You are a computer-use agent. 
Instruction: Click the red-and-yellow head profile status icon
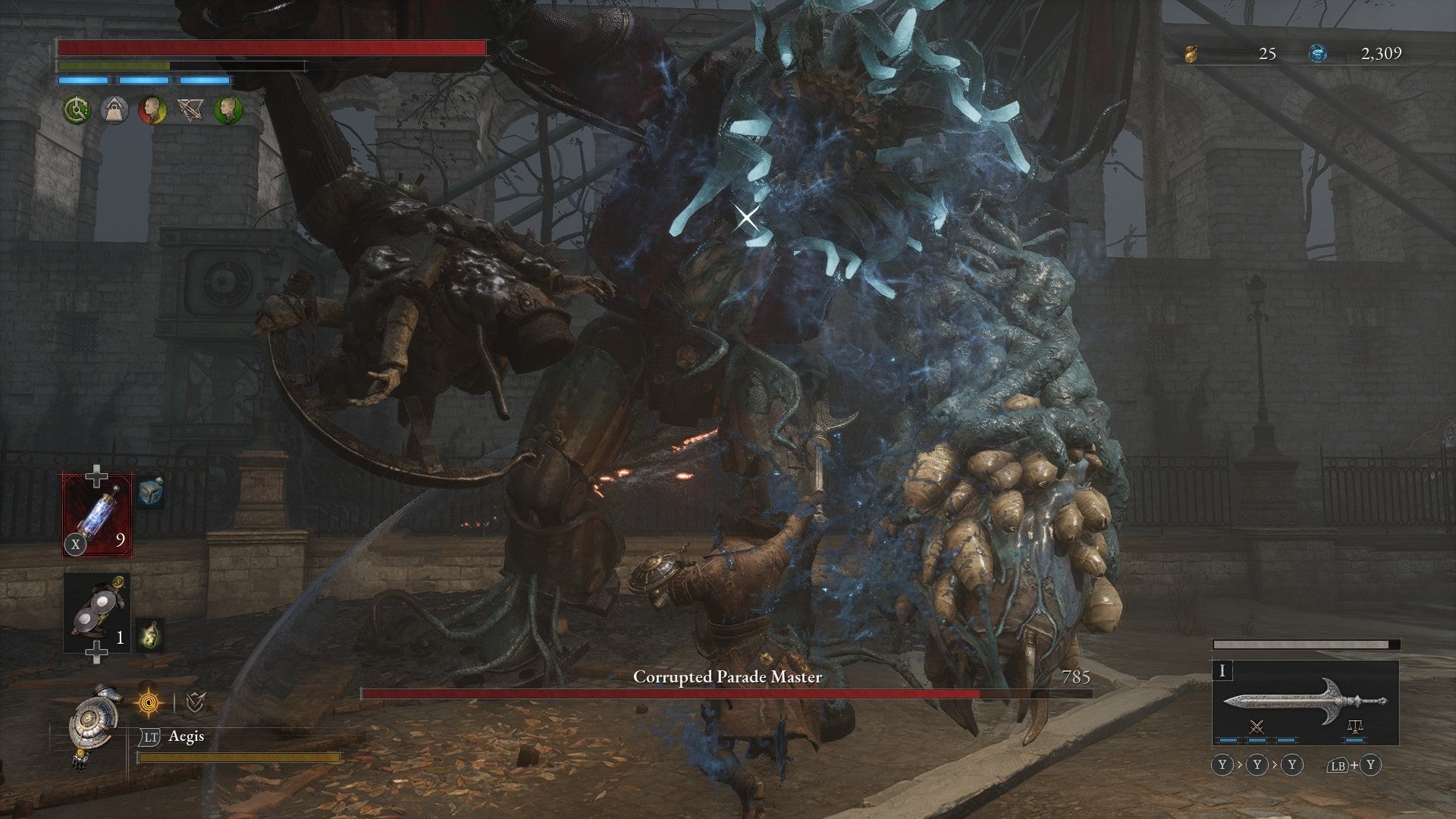(x=152, y=111)
